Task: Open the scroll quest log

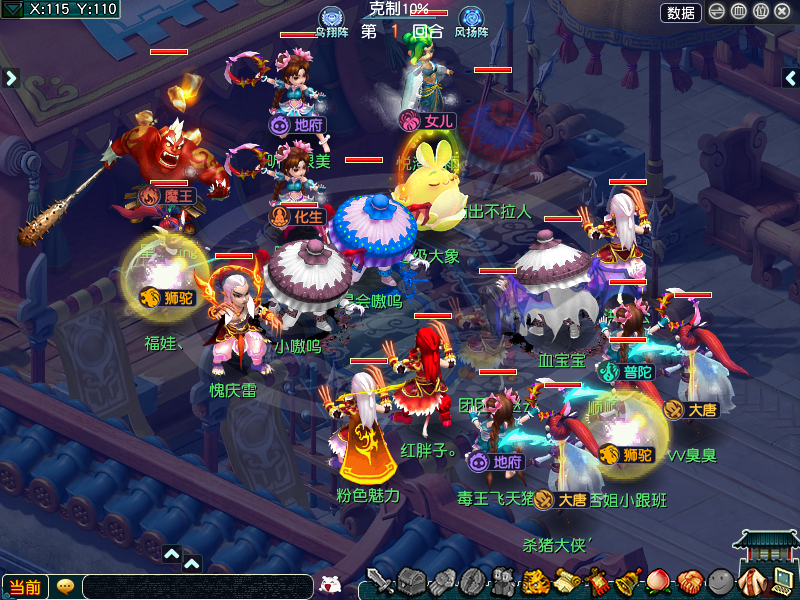Action: pos(567,581)
